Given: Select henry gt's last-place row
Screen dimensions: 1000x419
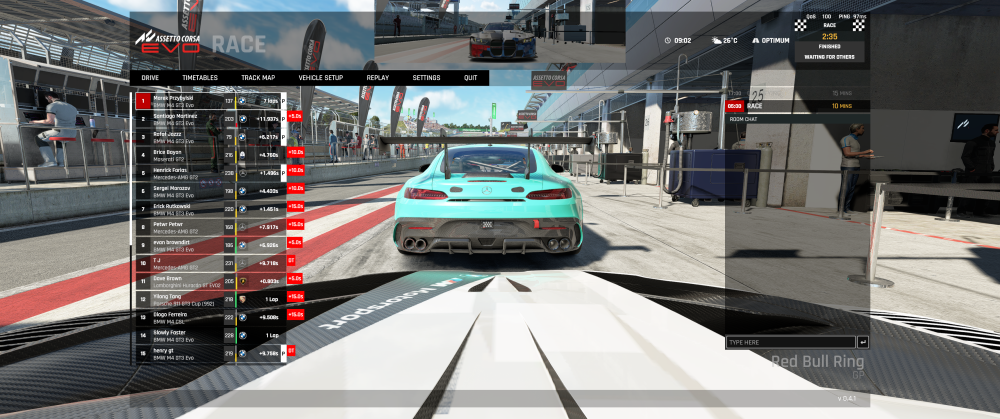Looking at the screenshot, I should (210, 352).
